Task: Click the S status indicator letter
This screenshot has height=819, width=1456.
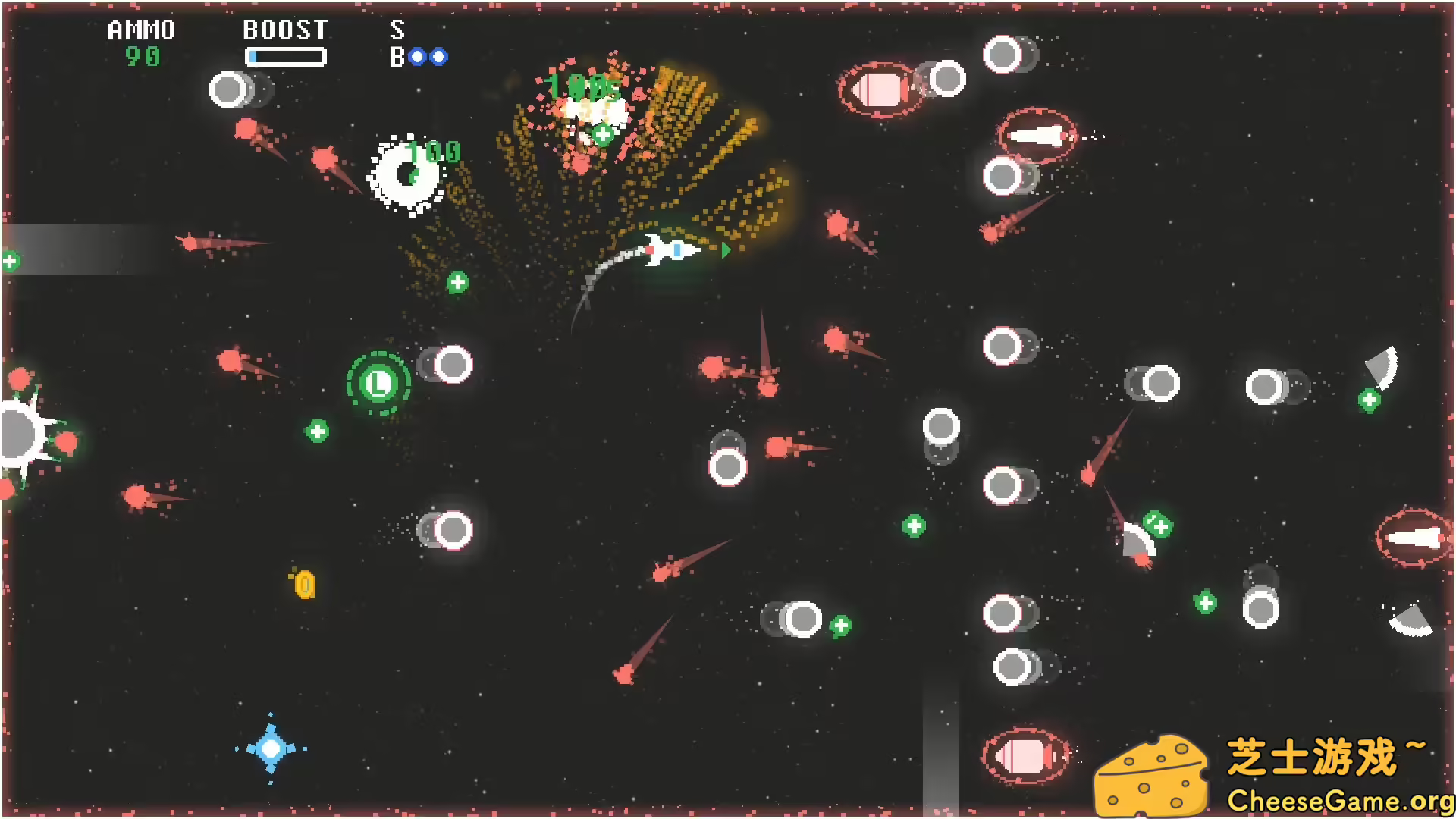Action: (x=395, y=32)
